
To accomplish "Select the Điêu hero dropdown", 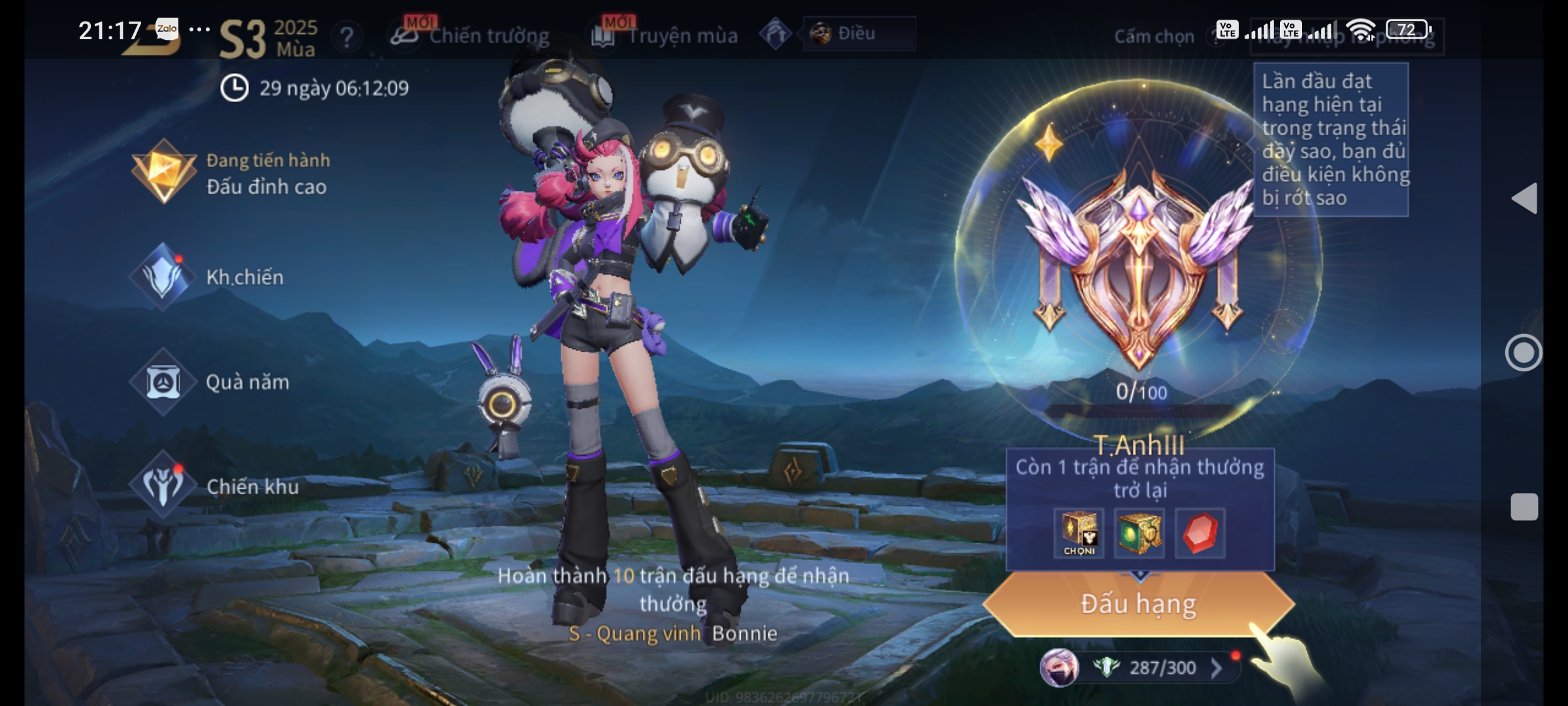I will (858, 33).
